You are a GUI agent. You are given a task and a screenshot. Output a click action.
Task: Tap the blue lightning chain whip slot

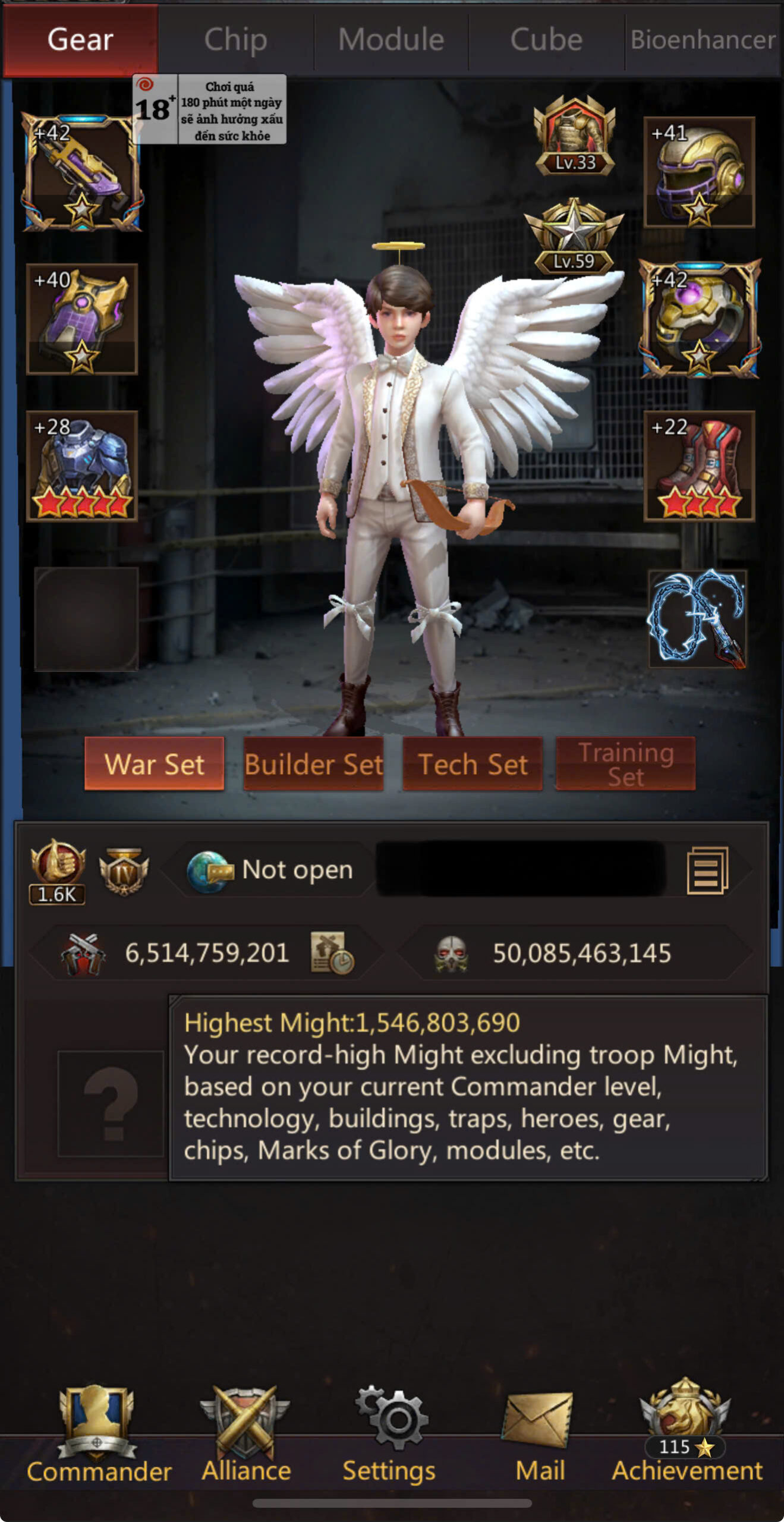point(697,618)
